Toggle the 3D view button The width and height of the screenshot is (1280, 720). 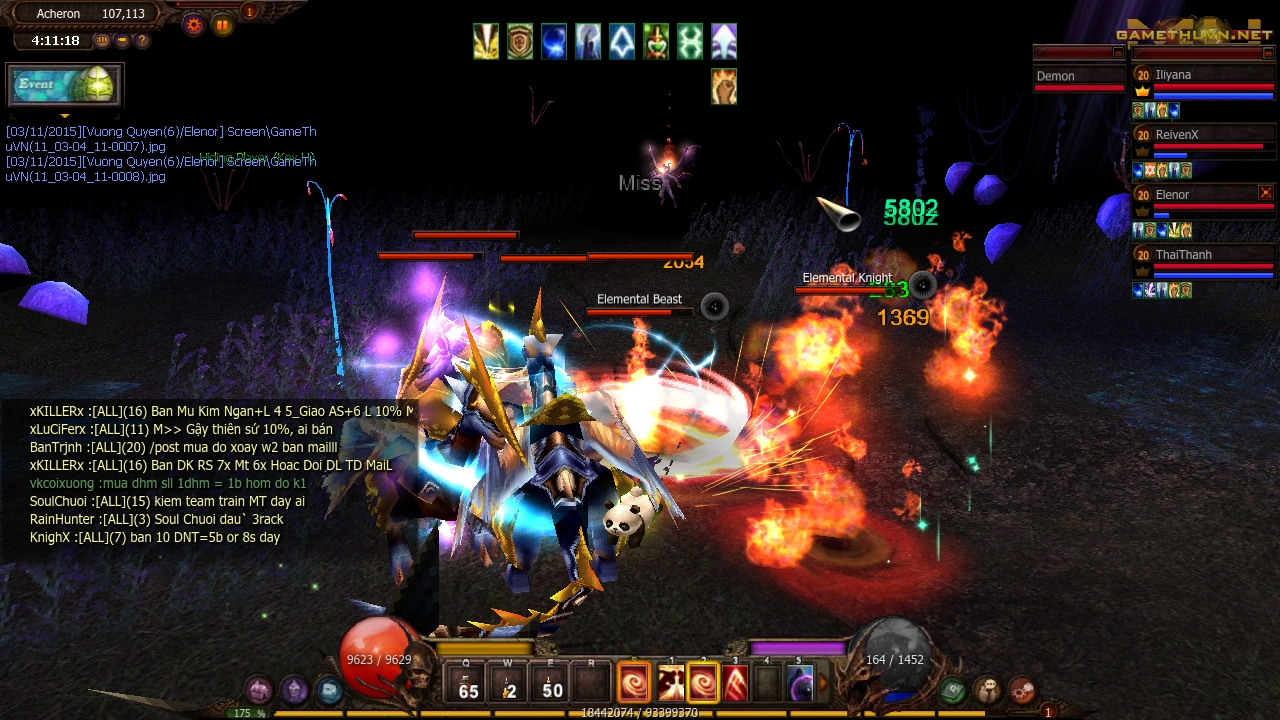pos(102,41)
